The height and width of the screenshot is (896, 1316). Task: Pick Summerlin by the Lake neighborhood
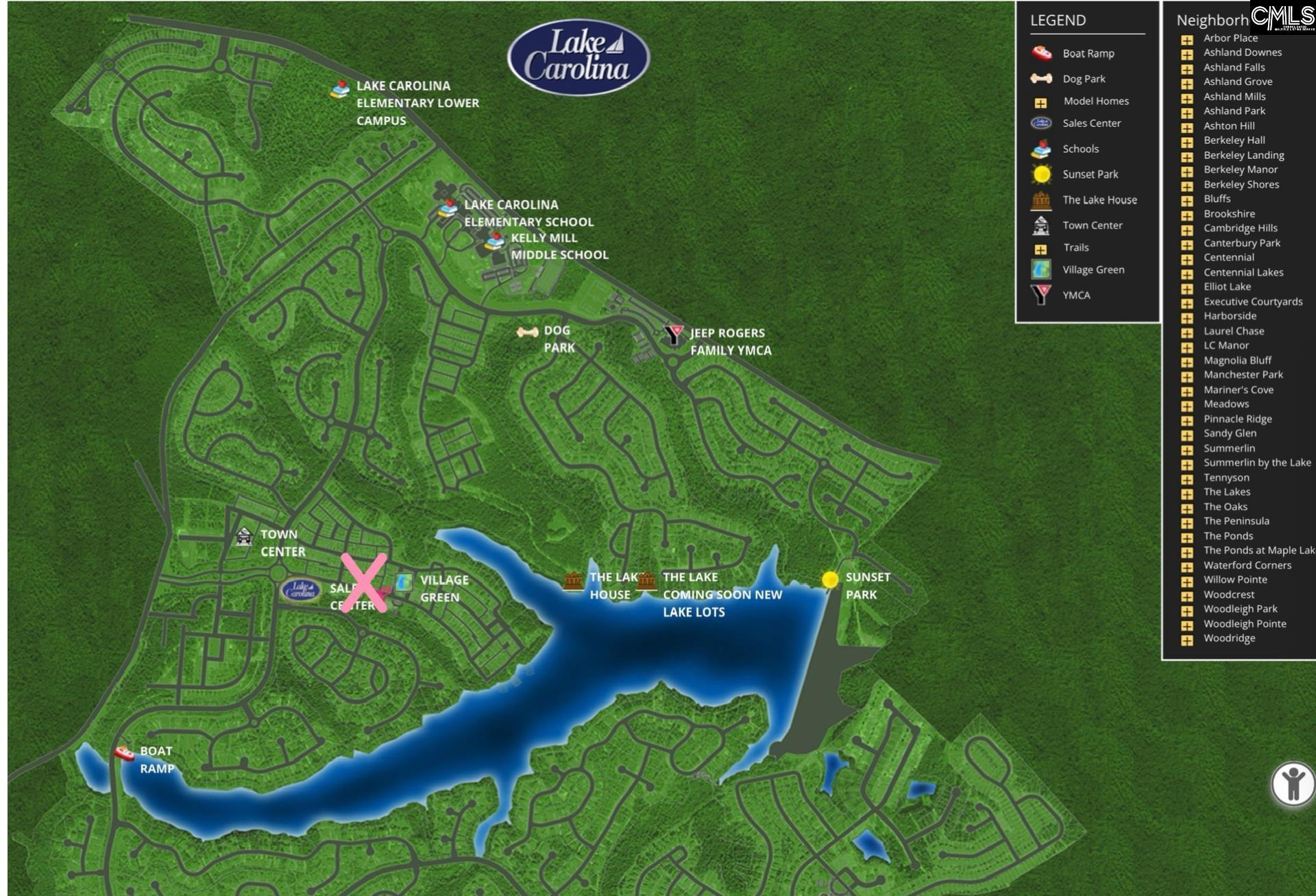[1256, 463]
